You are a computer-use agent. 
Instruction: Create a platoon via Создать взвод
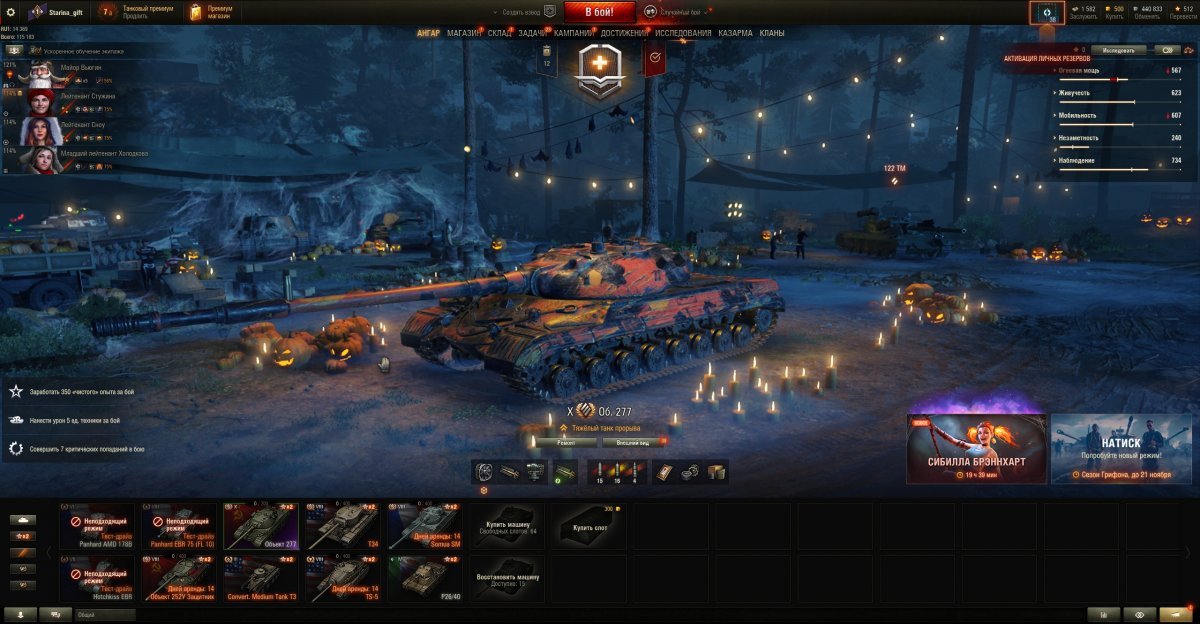[x=525, y=11]
